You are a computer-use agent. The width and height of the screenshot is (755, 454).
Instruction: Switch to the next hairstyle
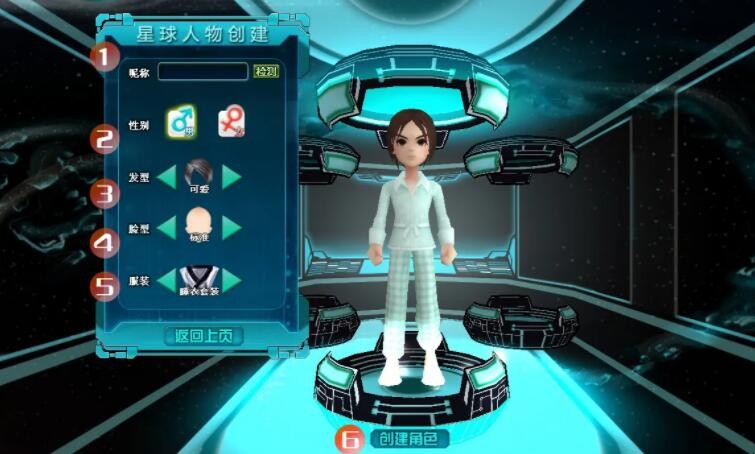pyautogui.click(x=232, y=176)
